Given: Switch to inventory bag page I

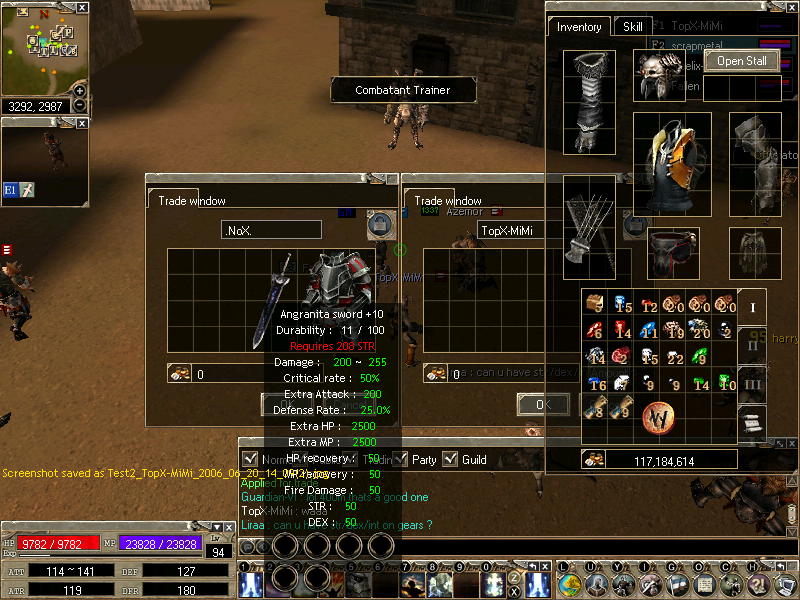Looking at the screenshot, I should click(752, 306).
